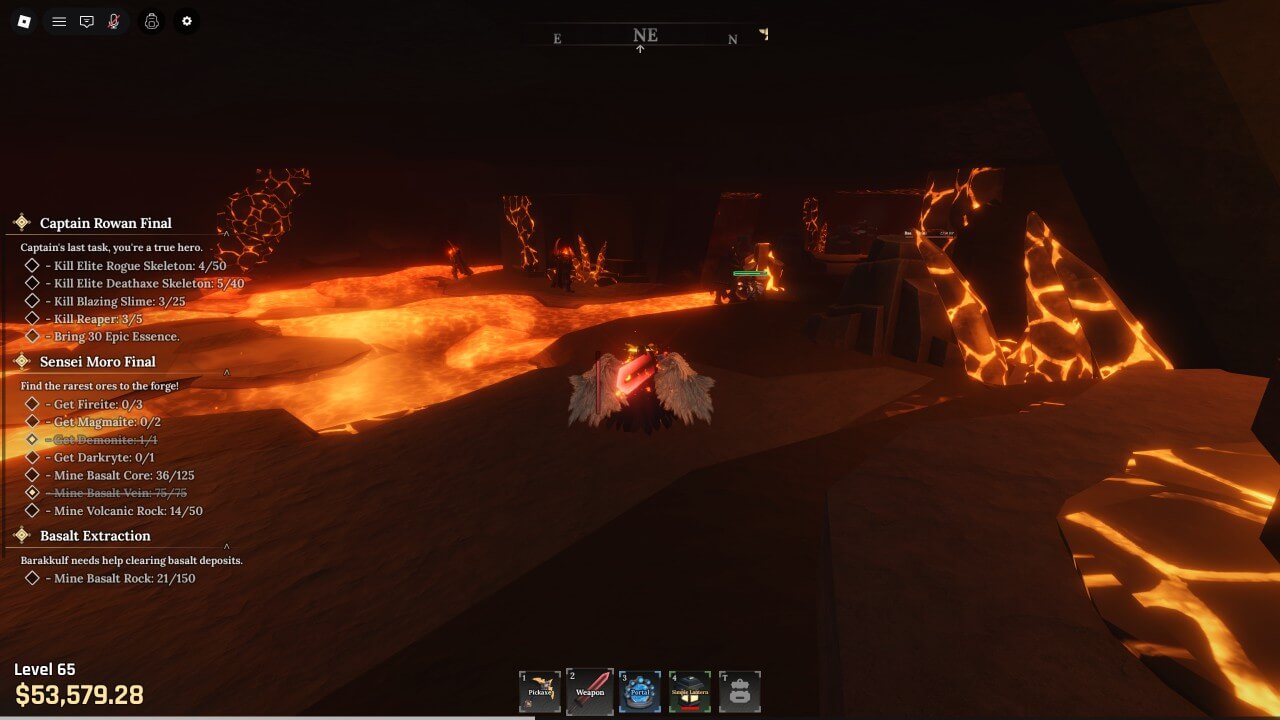This screenshot has height=720, width=1280.
Task: Open the inventory bag slot marked T
Action: point(740,691)
